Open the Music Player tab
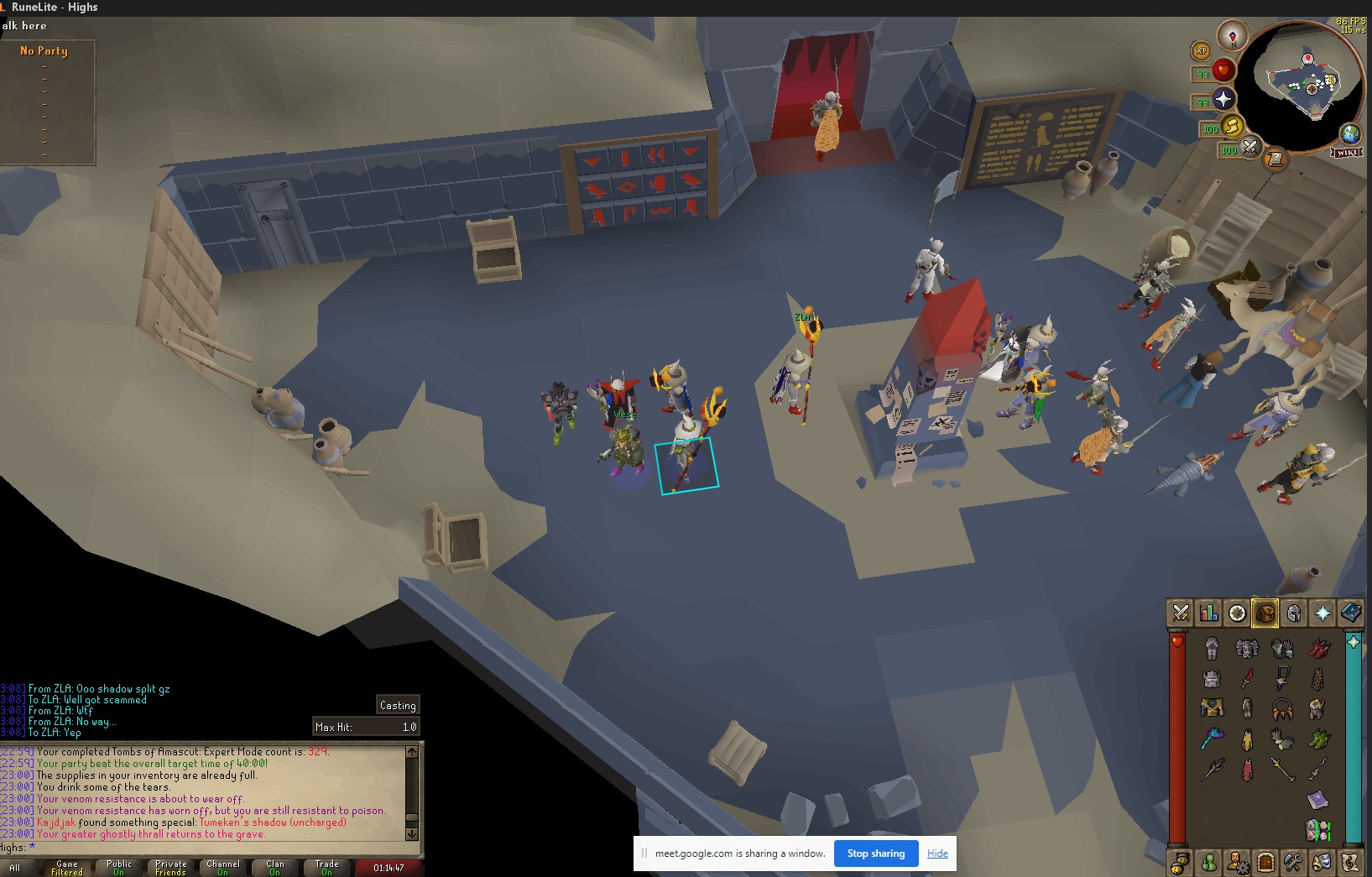1372x877 pixels. (1349, 862)
